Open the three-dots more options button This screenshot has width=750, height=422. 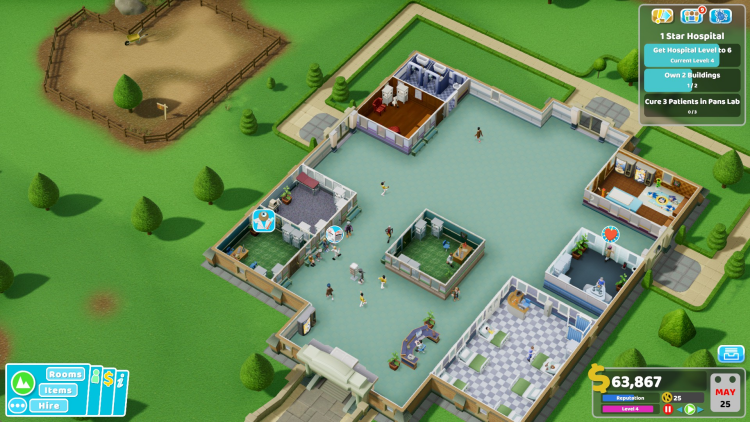pyautogui.click(x=17, y=406)
